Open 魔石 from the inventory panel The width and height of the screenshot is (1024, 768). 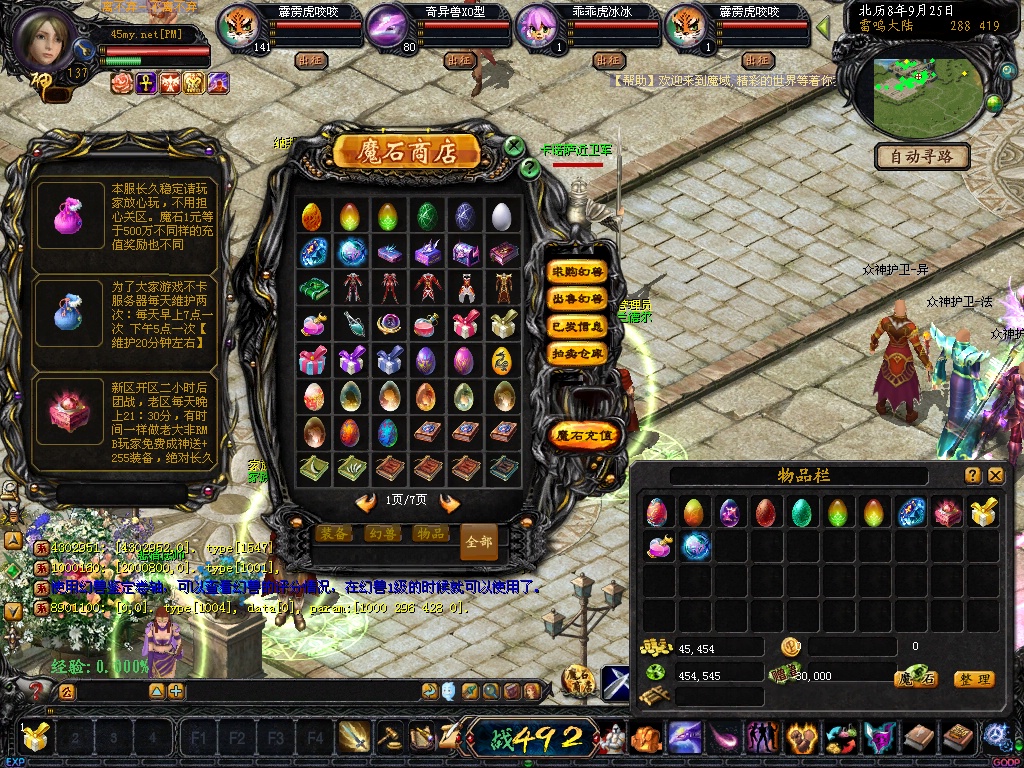(916, 679)
